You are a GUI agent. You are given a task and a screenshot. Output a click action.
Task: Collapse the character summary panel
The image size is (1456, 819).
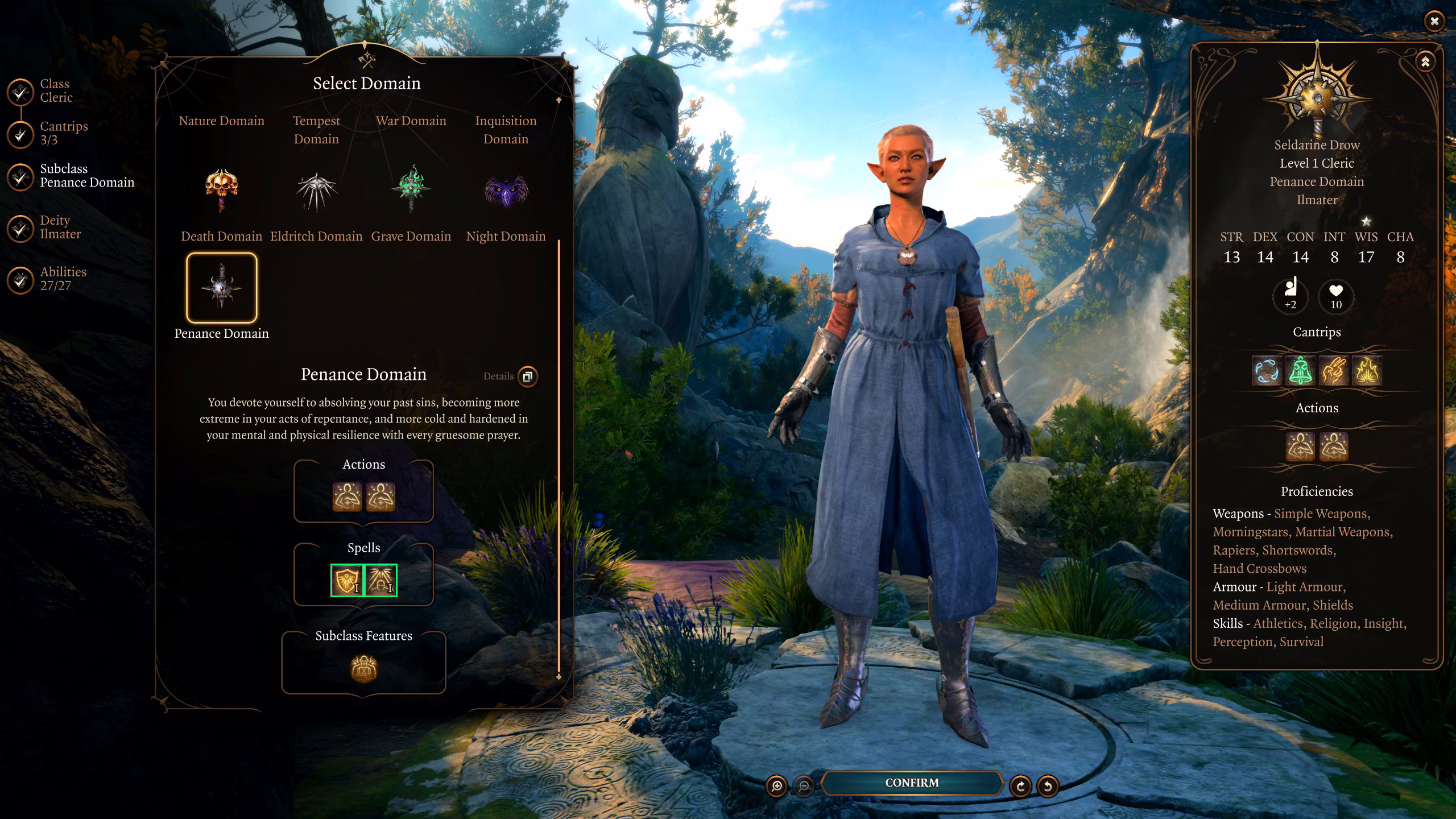[x=1425, y=62]
